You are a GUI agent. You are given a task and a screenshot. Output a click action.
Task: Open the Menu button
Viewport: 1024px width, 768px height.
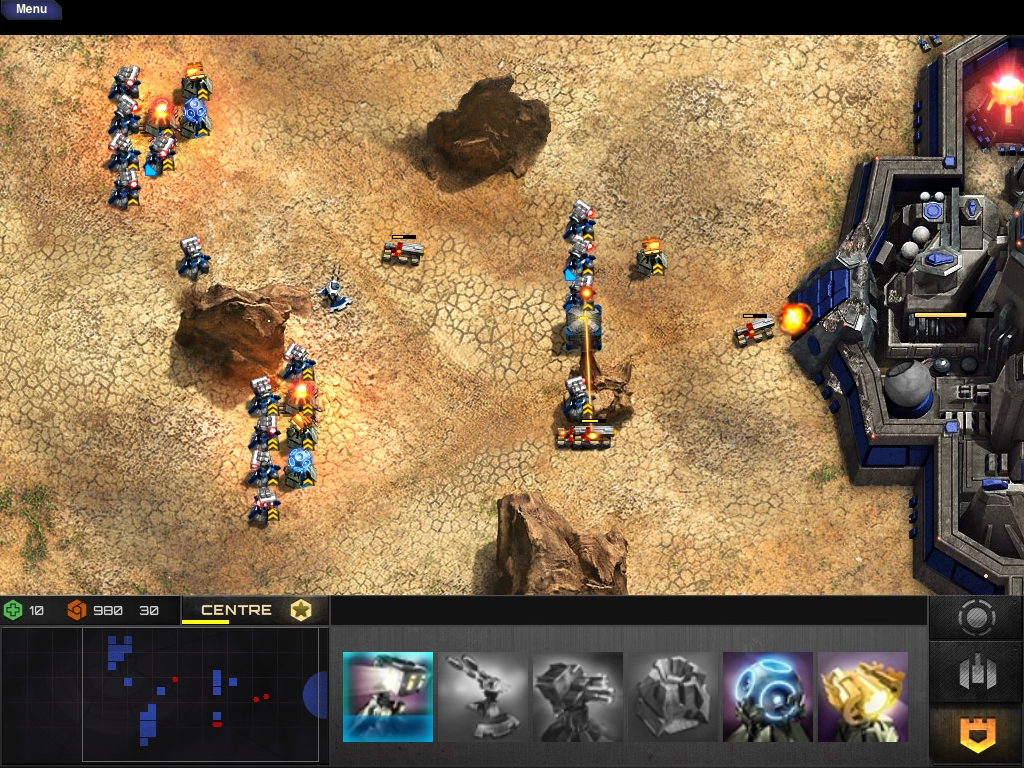pyautogui.click(x=31, y=10)
